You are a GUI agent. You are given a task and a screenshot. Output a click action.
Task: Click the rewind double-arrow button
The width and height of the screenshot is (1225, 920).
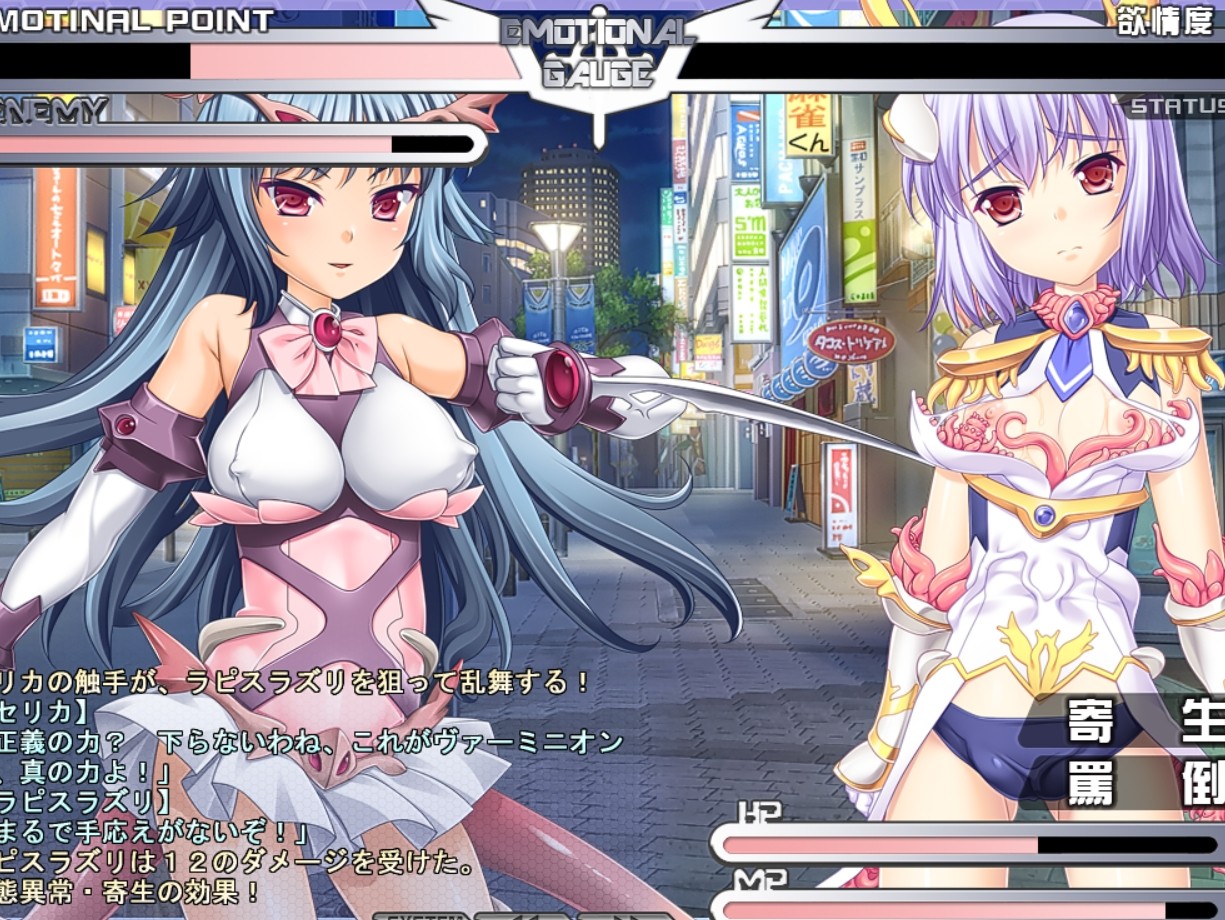521,915
